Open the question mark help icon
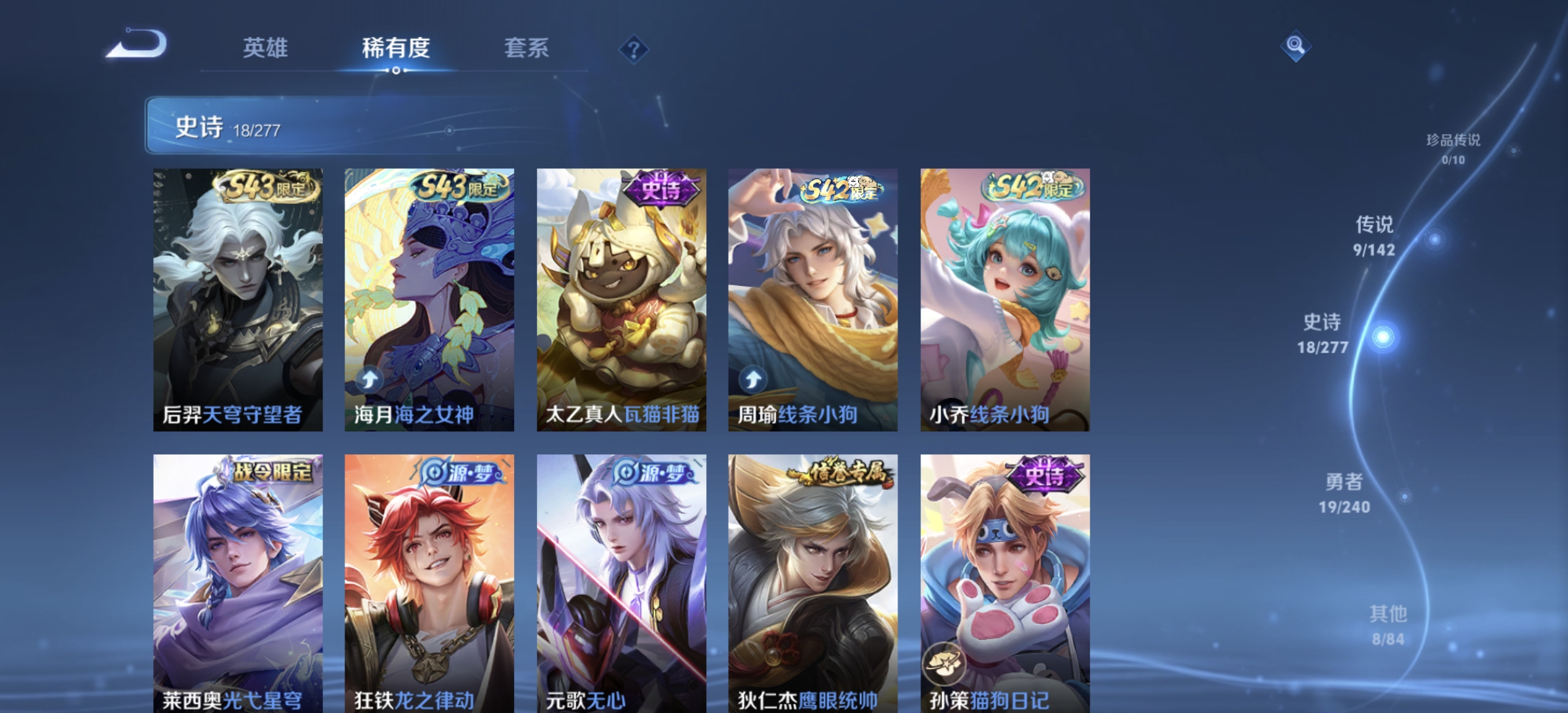Image resolution: width=1568 pixels, height=713 pixels. click(633, 48)
